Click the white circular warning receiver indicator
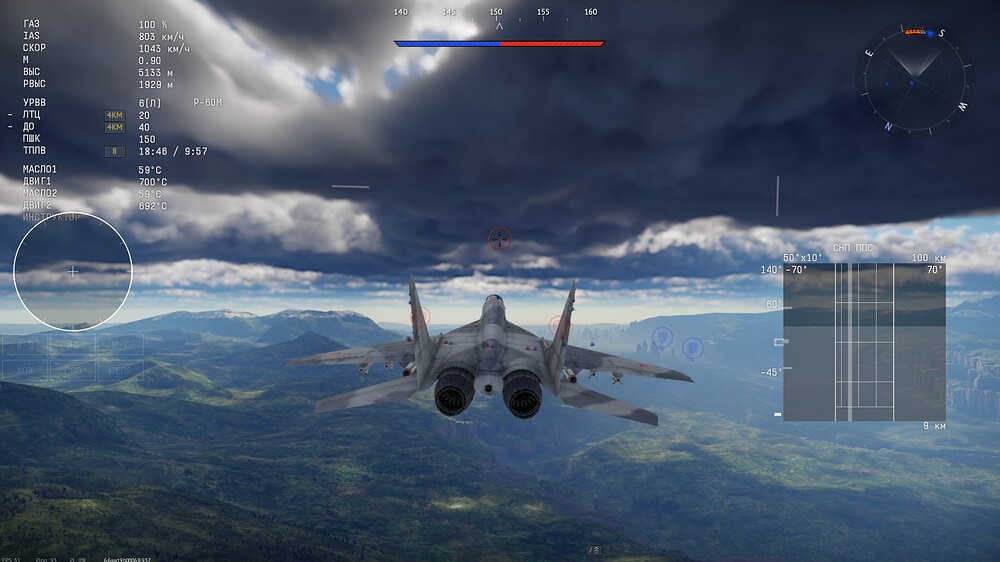The image size is (1000, 562). (73, 271)
